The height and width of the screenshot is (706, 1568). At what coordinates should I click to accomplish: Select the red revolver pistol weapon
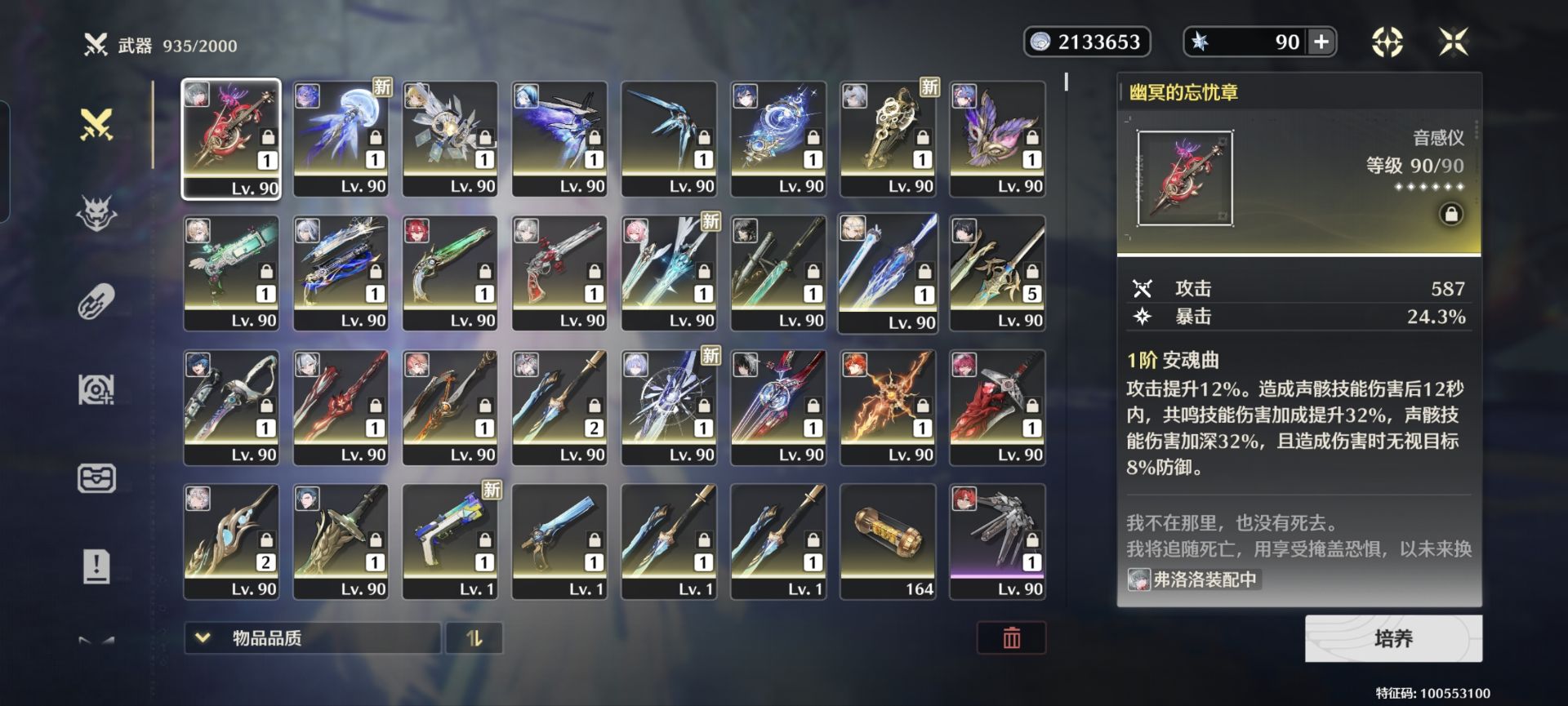click(559, 273)
